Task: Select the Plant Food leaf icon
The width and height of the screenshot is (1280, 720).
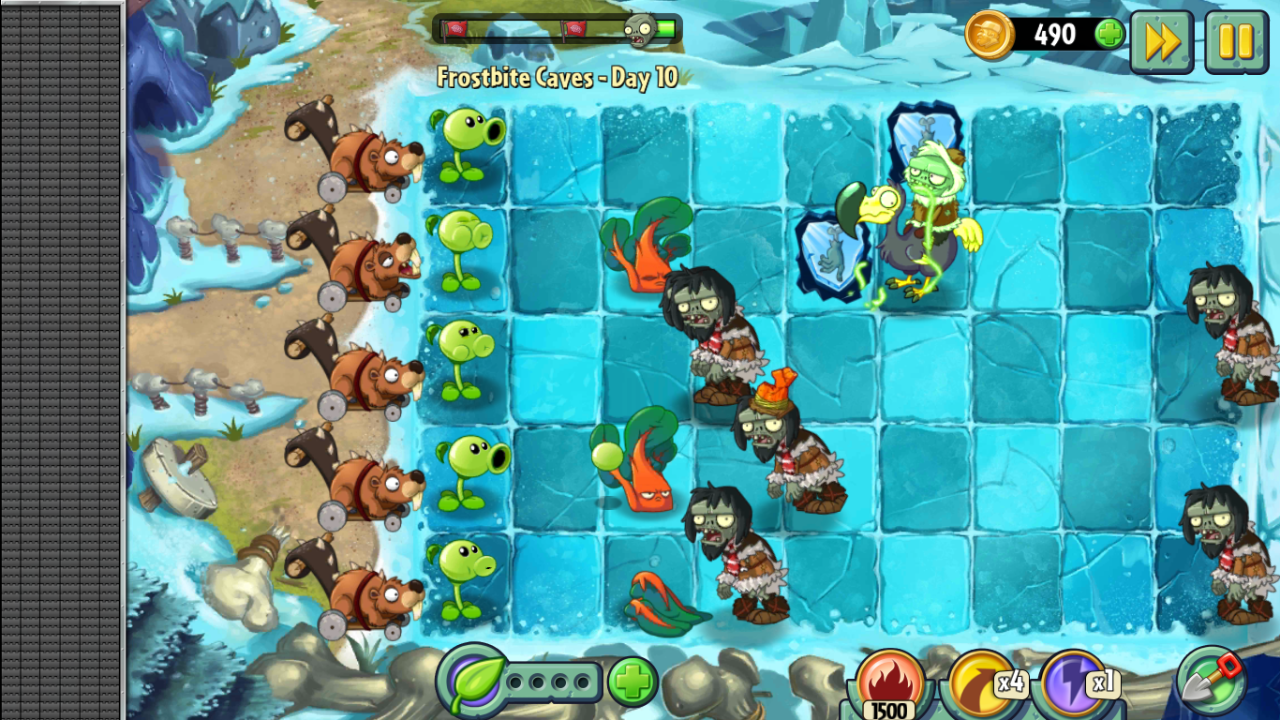Action: point(471,680)
